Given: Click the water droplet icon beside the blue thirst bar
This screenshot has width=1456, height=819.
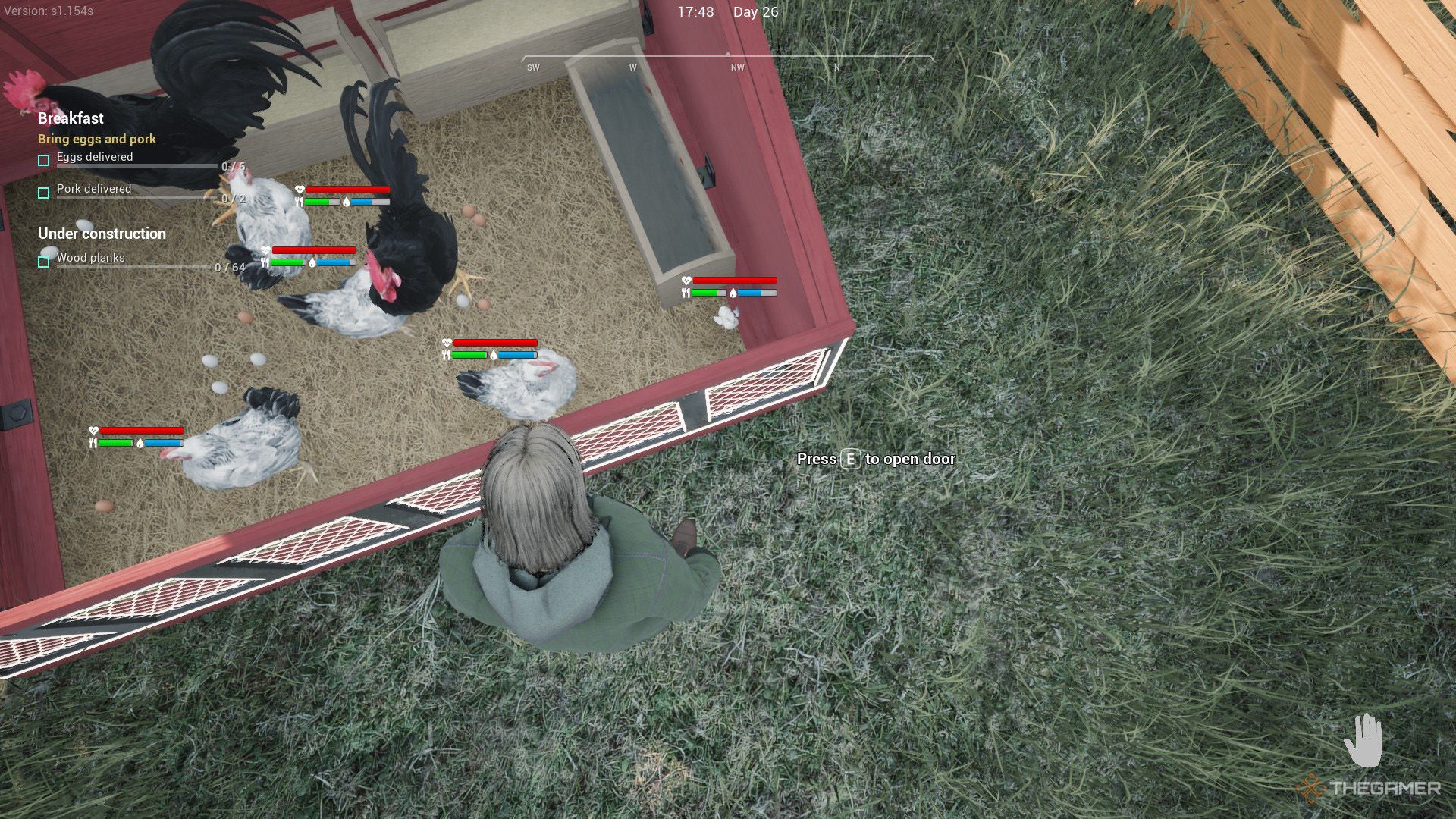Looking at the screenshot, I should pos(345,203).
